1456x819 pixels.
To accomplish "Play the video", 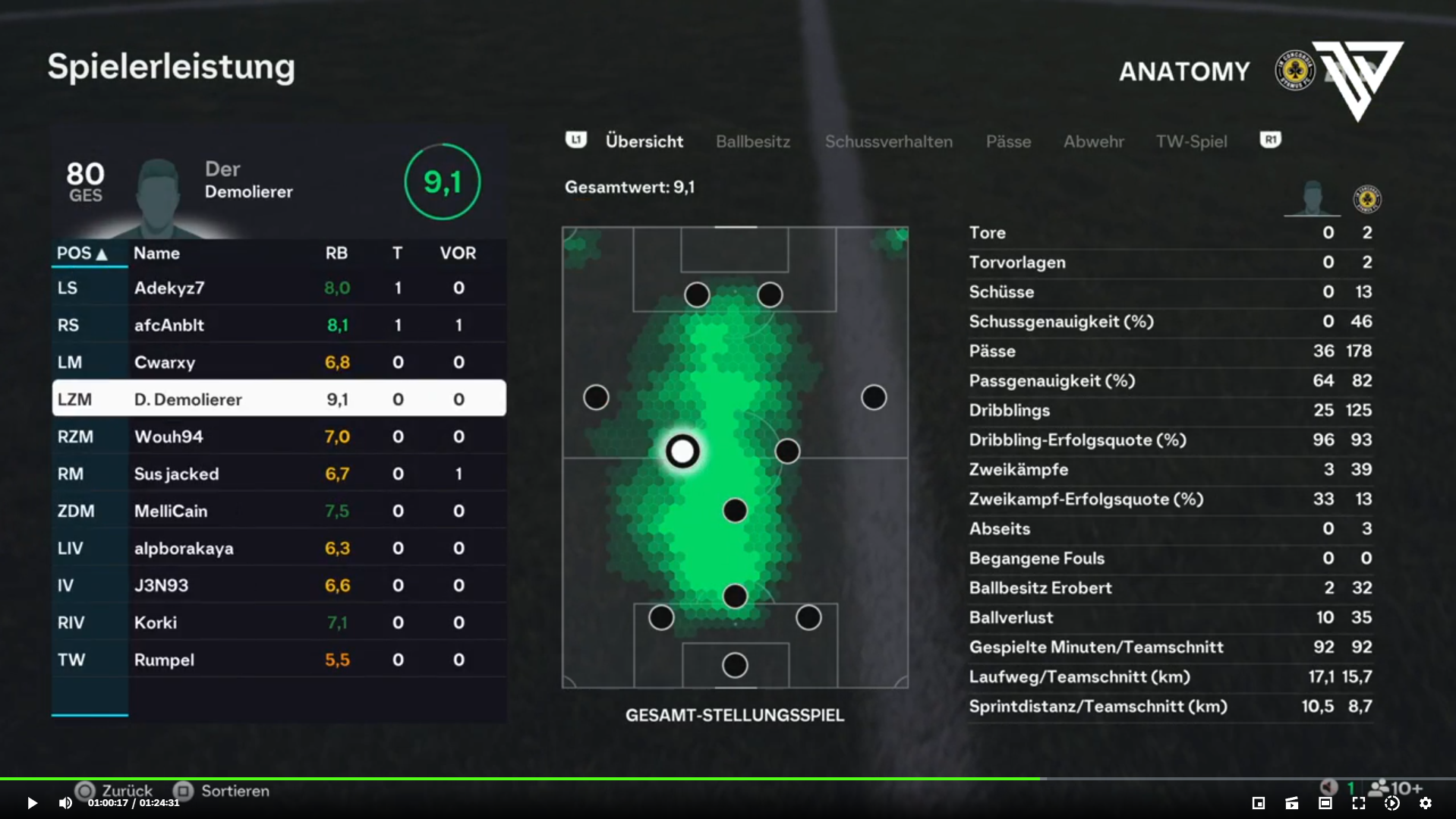I will tap(32, 803).
